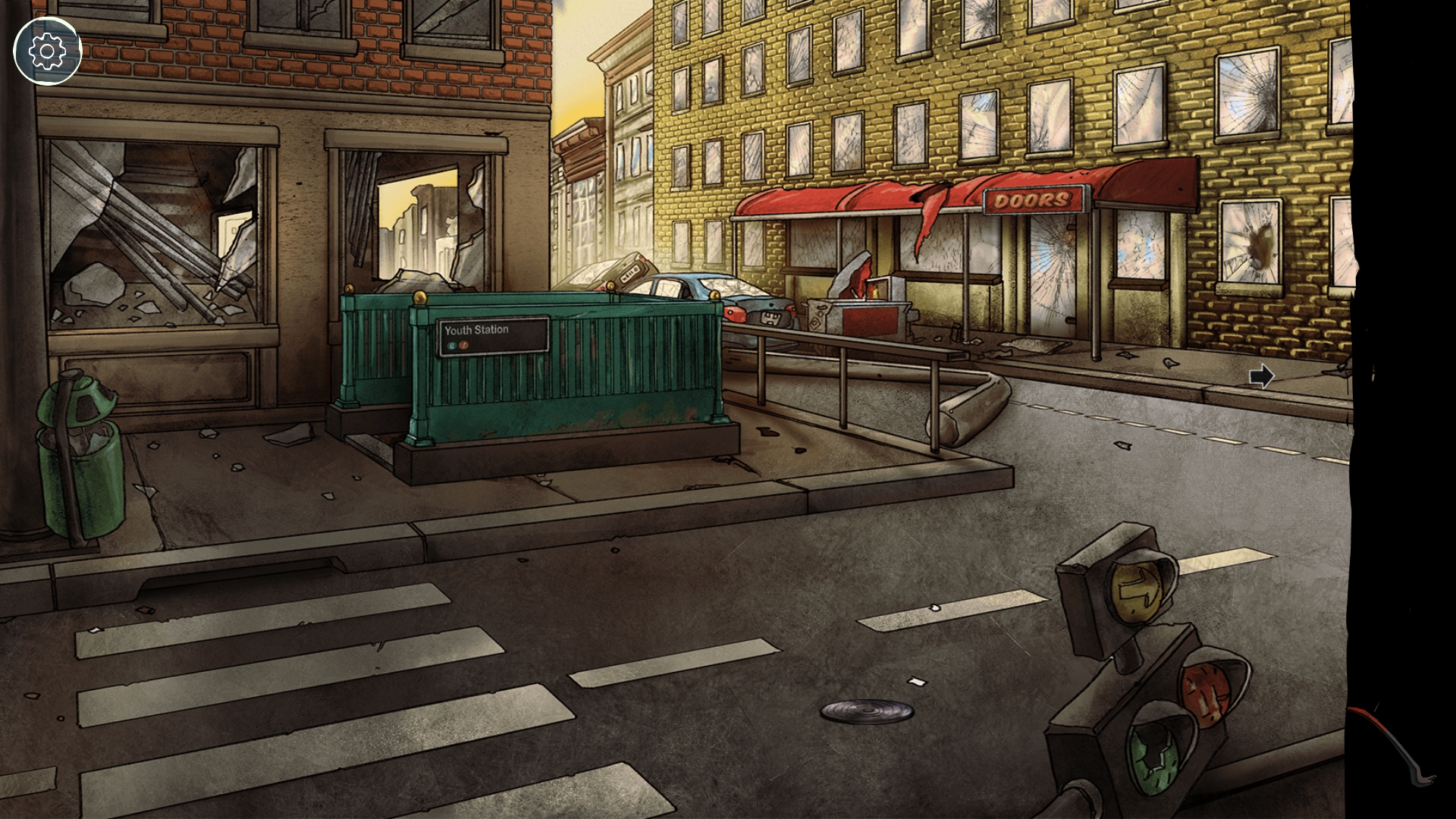Click the orange subway line badge on the sign
This screenshot has height=819, width=1456.
tap(463, 345)
